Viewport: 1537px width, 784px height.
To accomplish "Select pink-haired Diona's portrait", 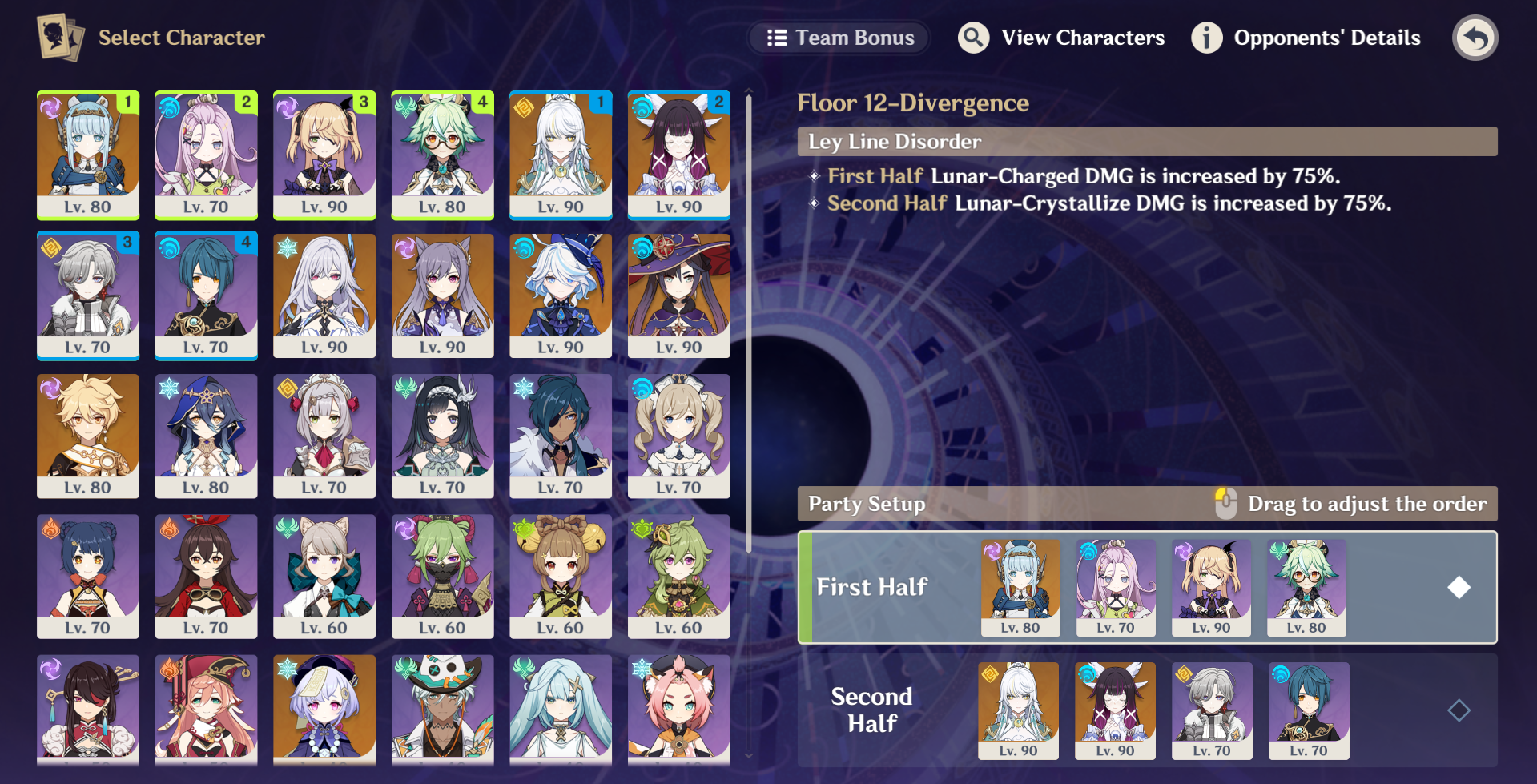I will click(x=678, y=707).
